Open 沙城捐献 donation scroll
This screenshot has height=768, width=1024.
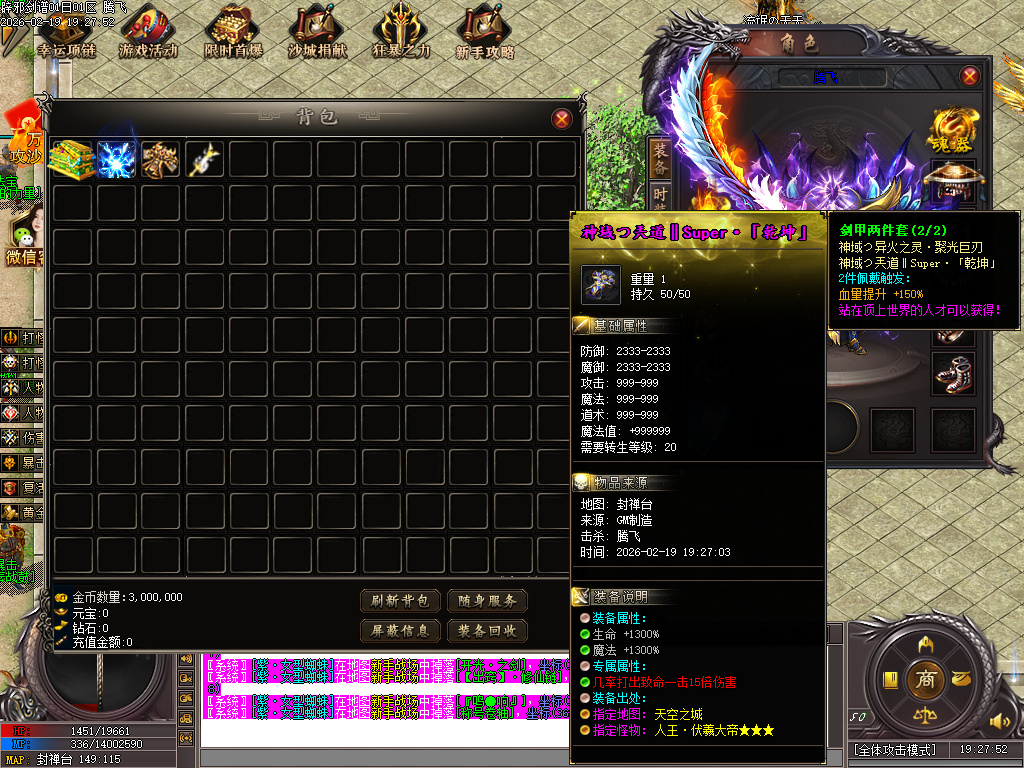[x=318, y=34]
